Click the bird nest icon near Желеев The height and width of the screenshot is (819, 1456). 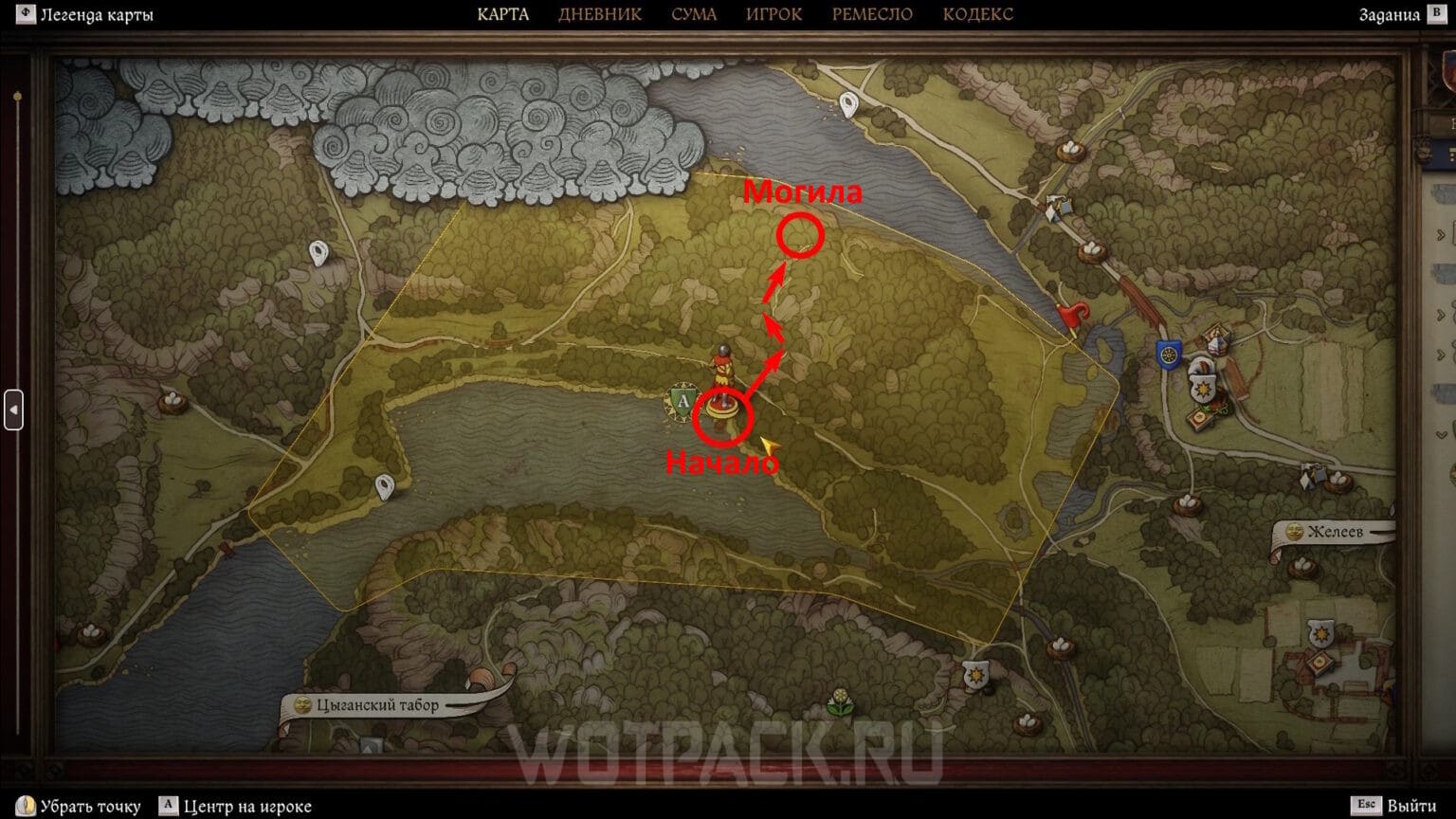(x=1338, y=482)
